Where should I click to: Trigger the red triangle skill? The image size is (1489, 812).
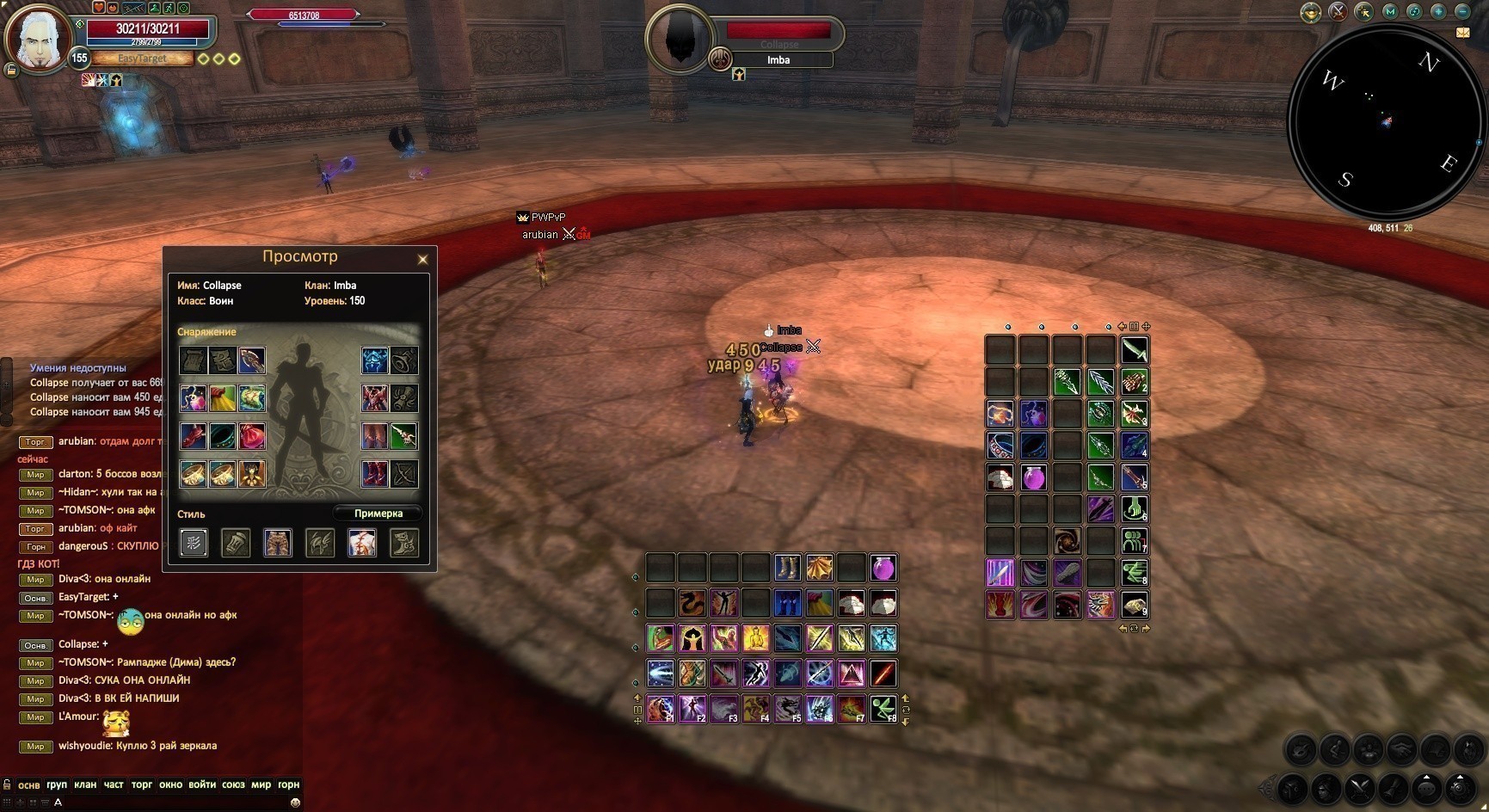(x=852, y=674)
